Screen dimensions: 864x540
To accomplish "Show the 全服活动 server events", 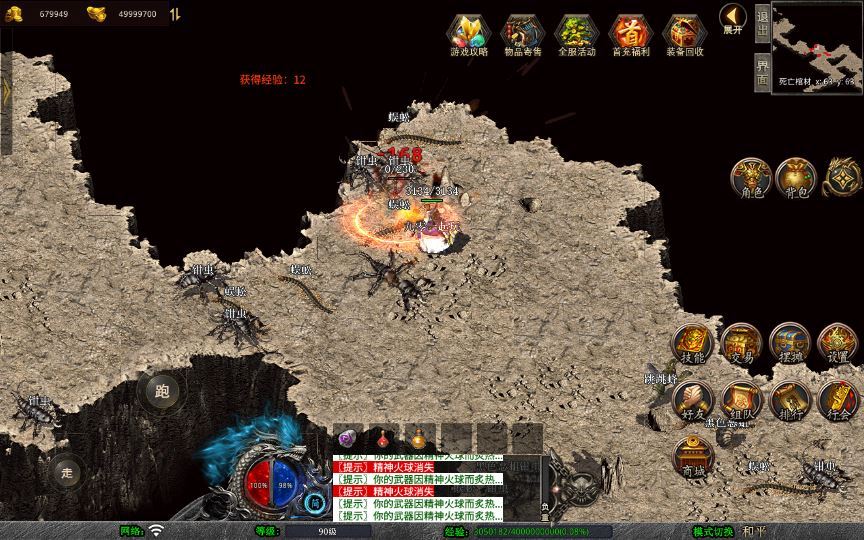I will (577, 35).
